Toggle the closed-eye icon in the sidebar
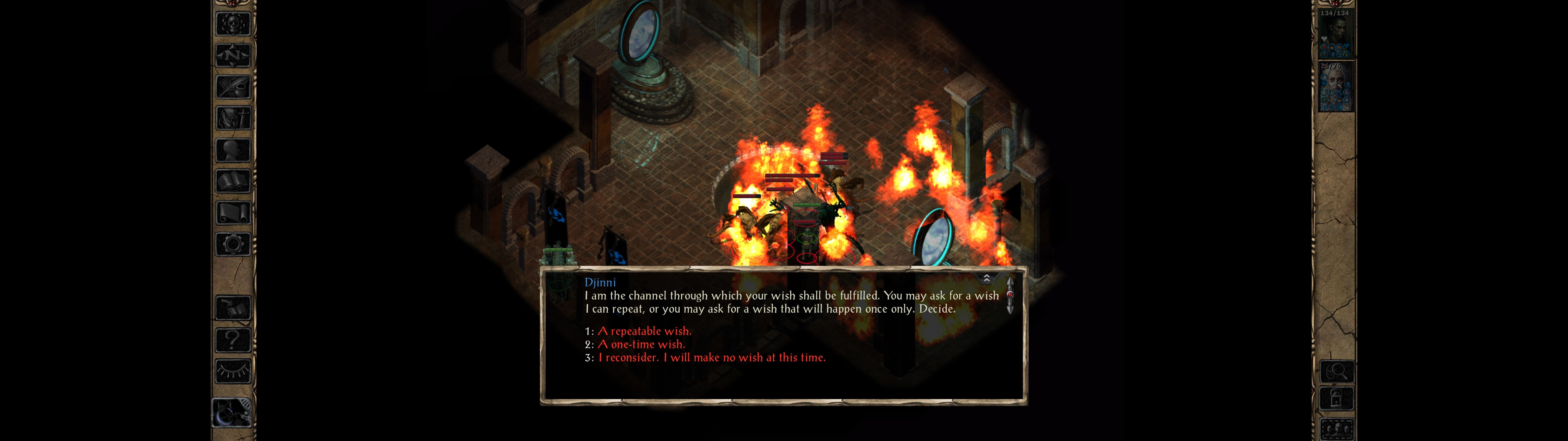The image size is (1568, 441). pyautogui.click(x=233, y=370)
